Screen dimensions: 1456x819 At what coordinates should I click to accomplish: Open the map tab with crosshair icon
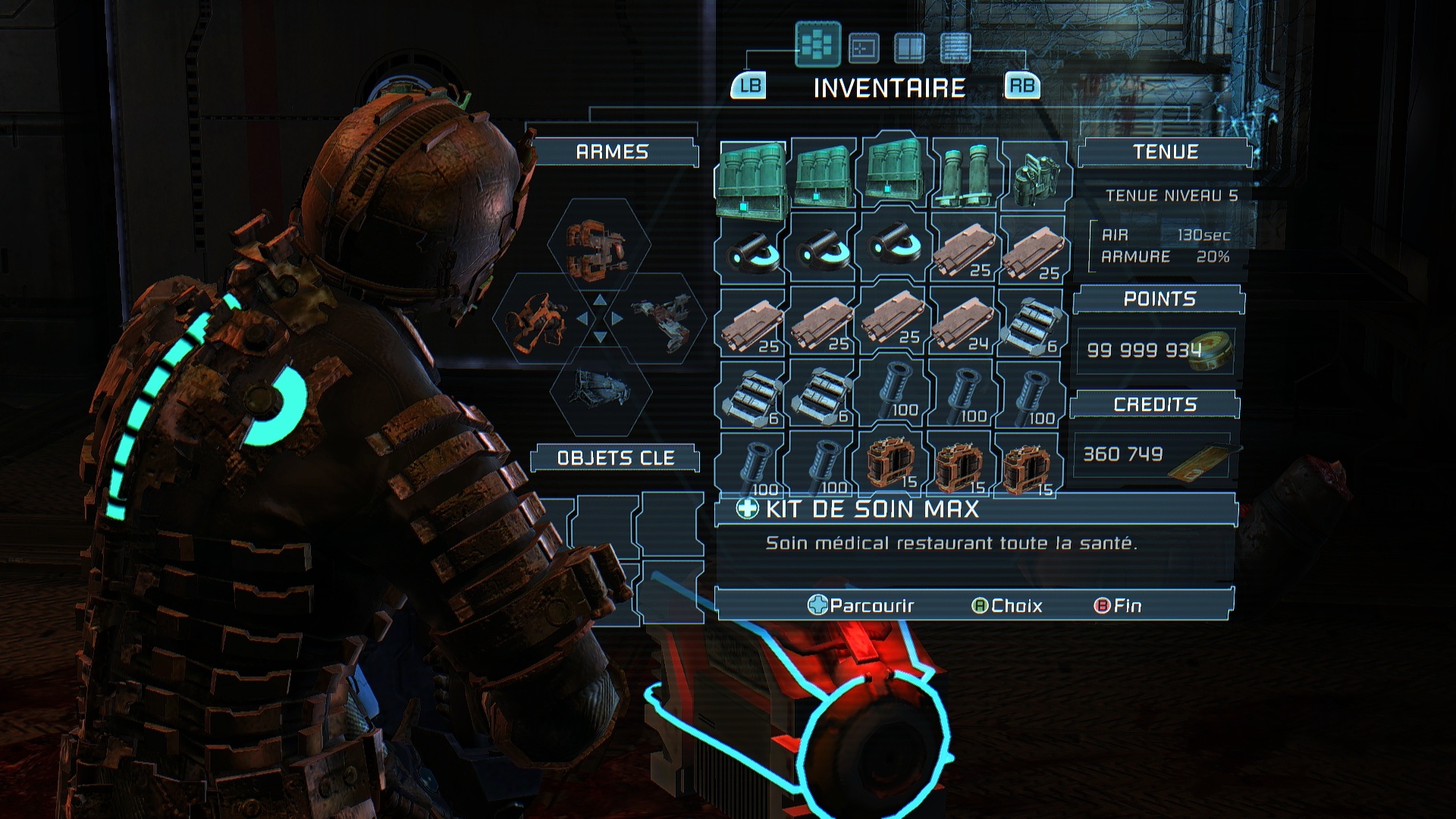(x=863, y=48)
